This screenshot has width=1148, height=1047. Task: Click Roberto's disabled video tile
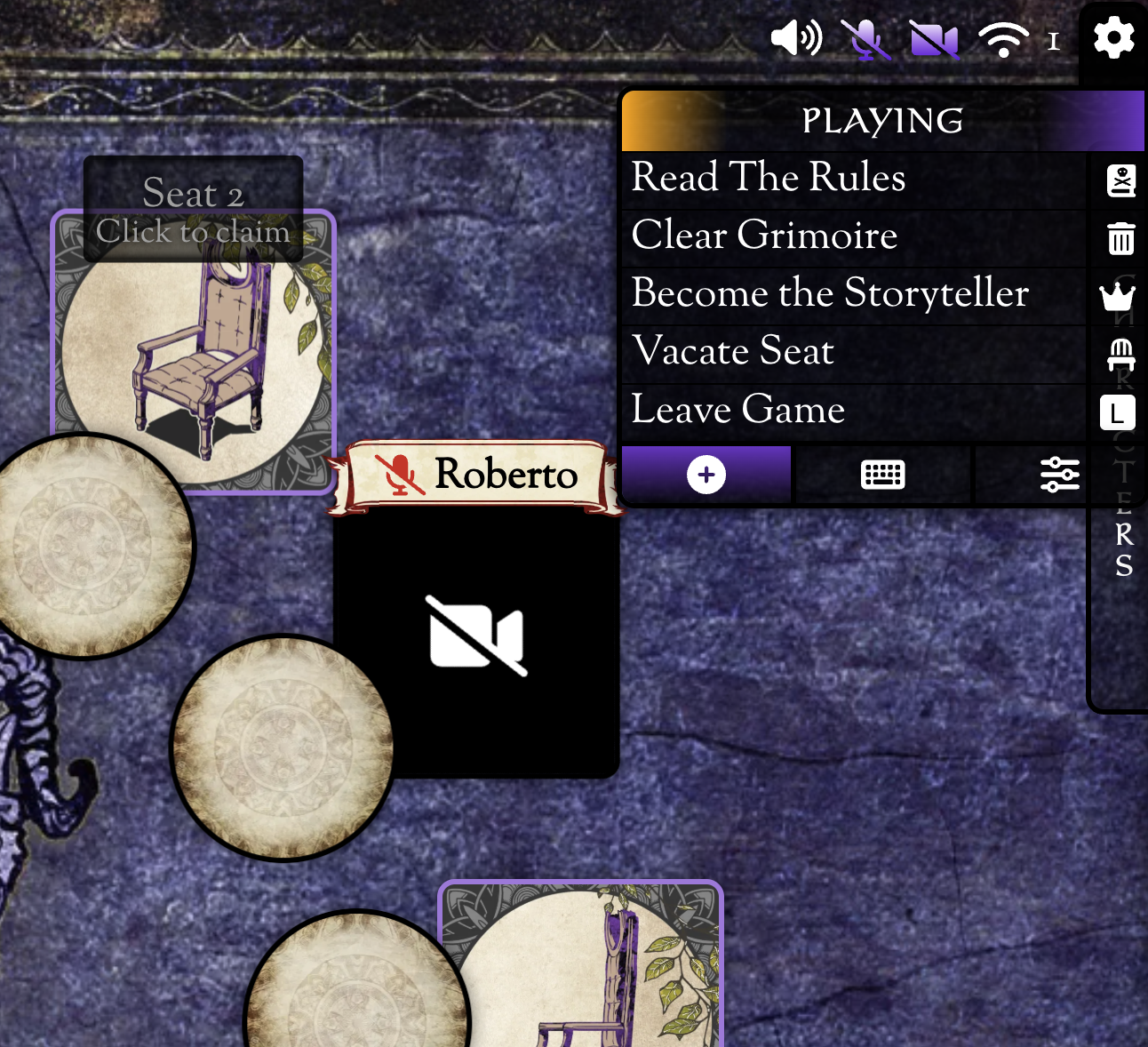(x=477, y=637)
